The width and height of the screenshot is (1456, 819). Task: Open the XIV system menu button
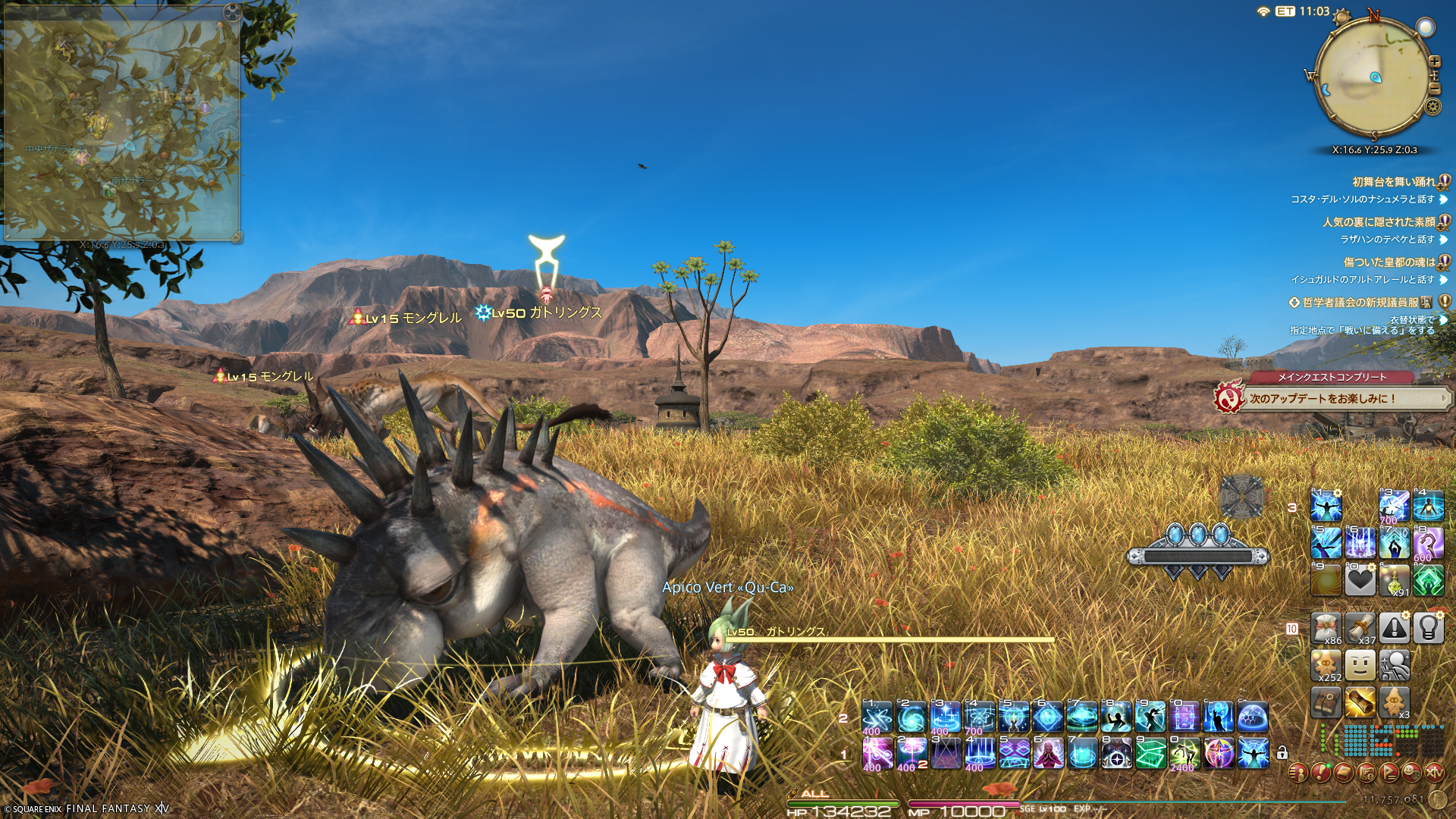pyautogui.click(x=1434, y=773)
